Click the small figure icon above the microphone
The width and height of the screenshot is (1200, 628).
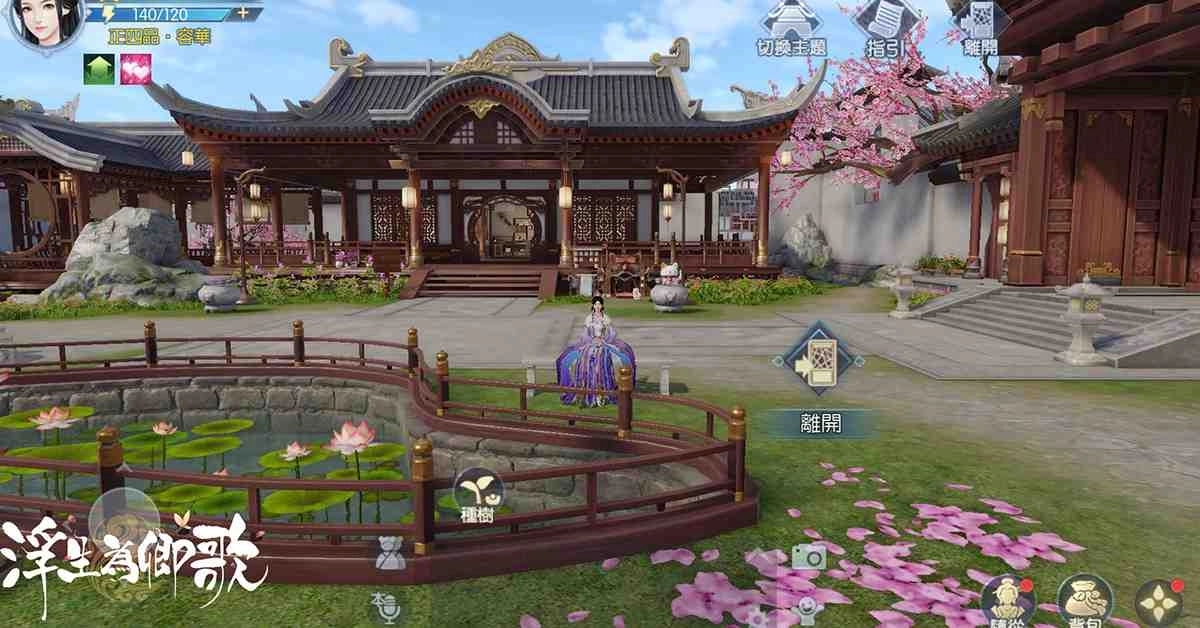click(x=390, y=553)
